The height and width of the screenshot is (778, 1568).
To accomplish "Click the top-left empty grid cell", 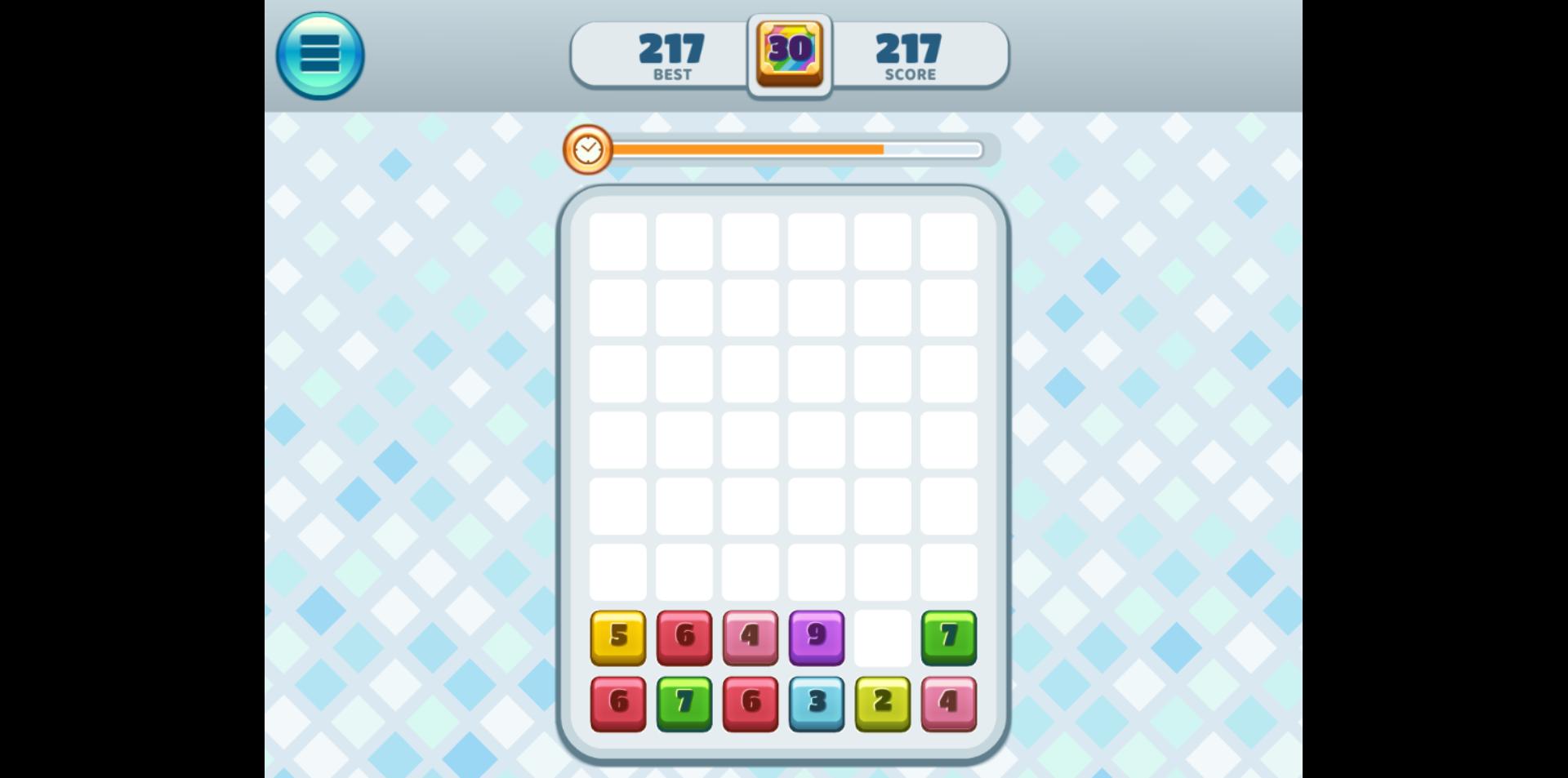I will [x=618, y=242].
